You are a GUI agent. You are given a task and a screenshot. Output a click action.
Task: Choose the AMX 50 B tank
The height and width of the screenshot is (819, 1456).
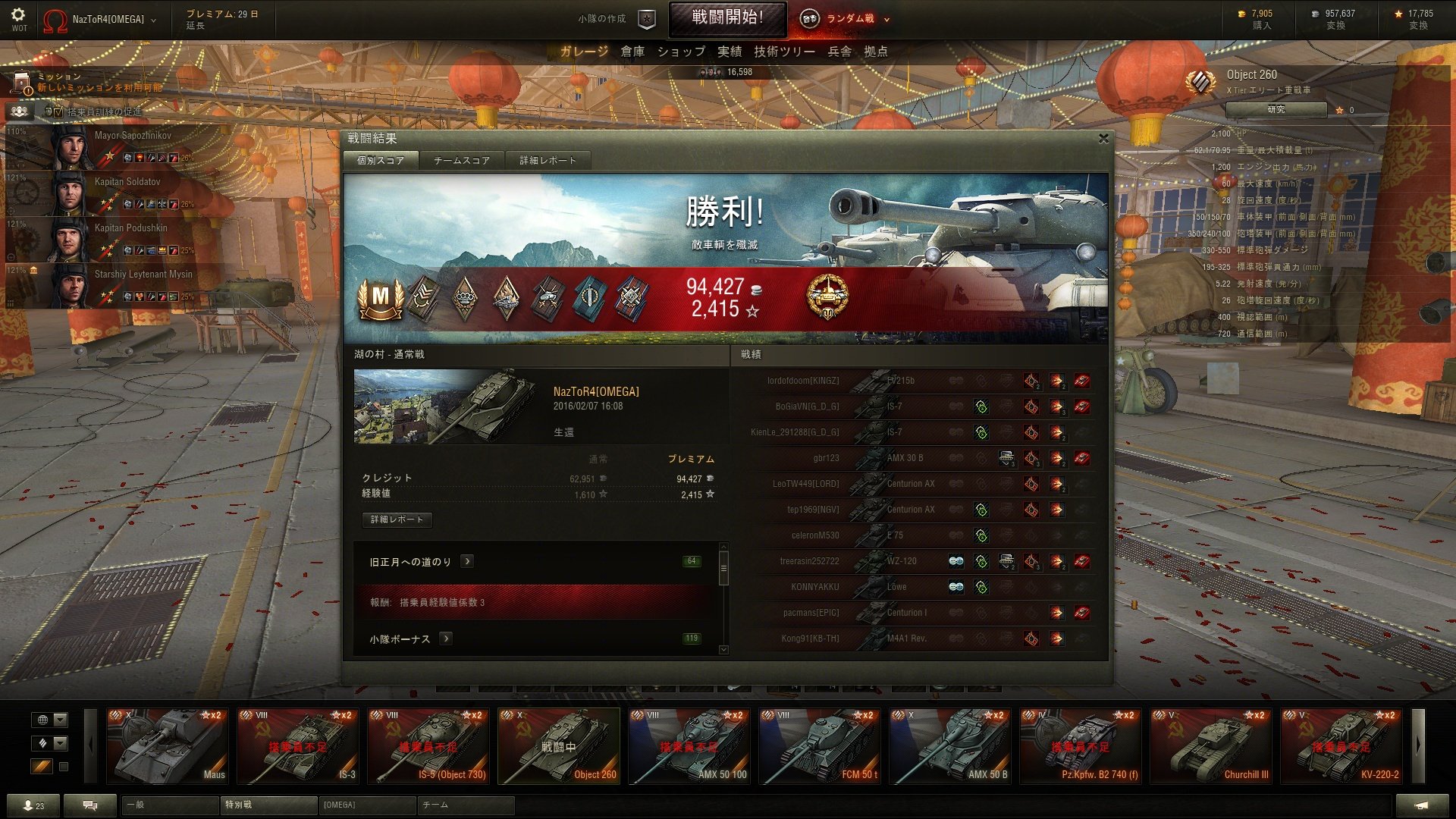point(950,746)
